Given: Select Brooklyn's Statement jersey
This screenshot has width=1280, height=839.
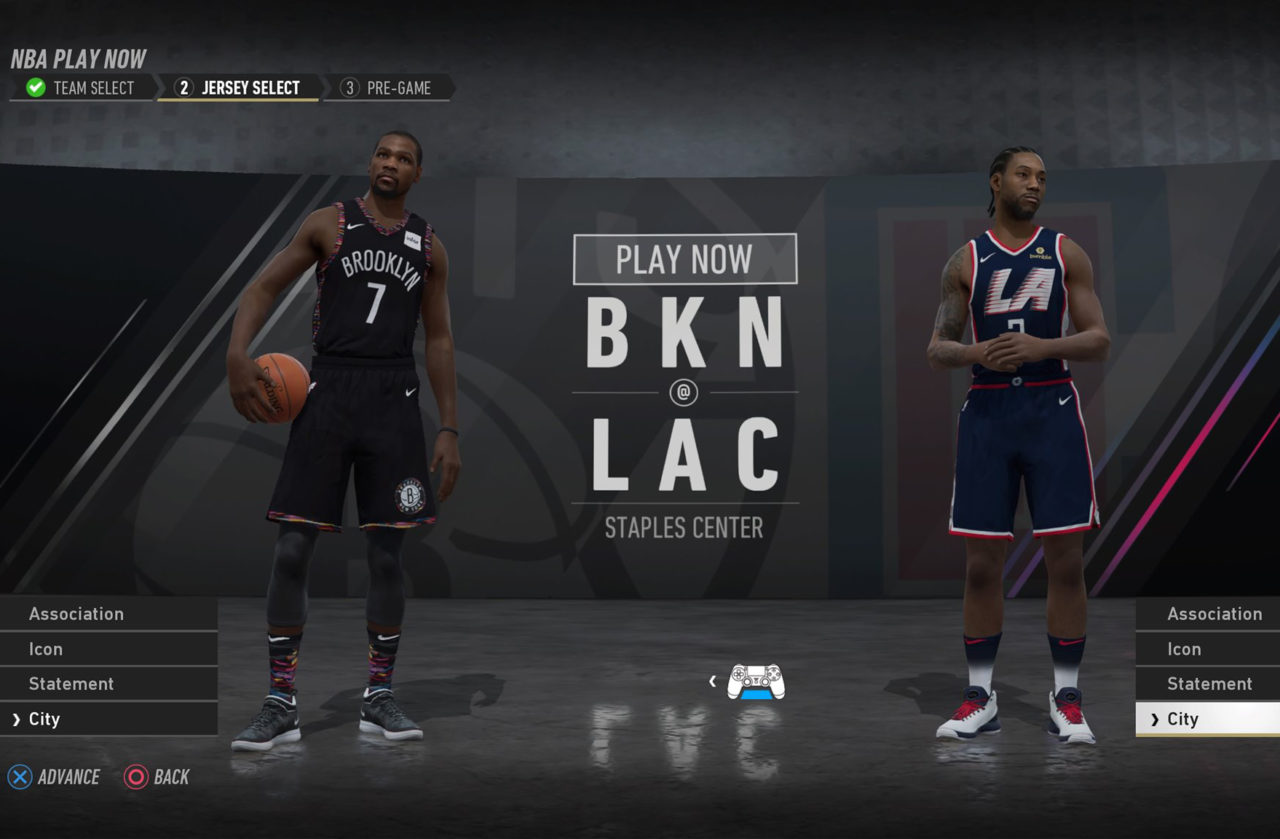Looking at the screenshot, I should pos(108,684).
